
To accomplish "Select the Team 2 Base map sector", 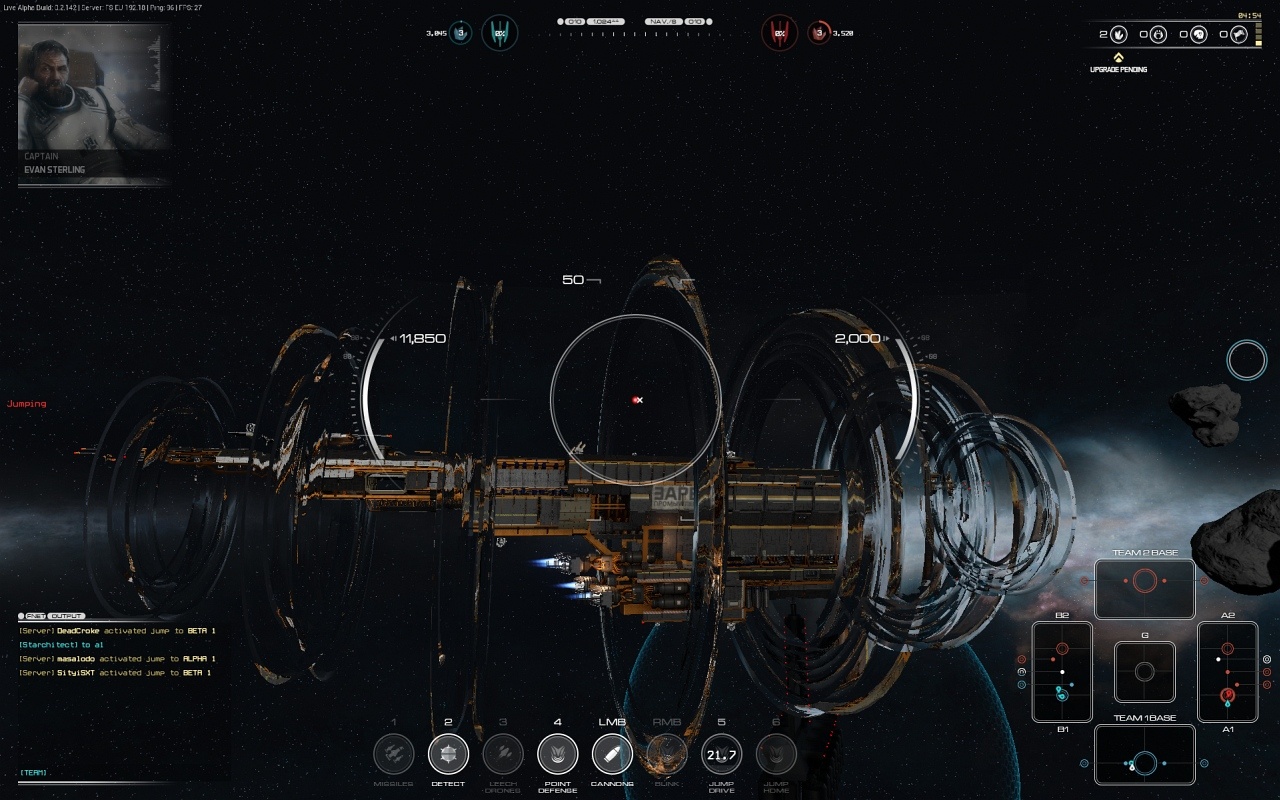I will pyautogui.click(x=1145, y=589).
